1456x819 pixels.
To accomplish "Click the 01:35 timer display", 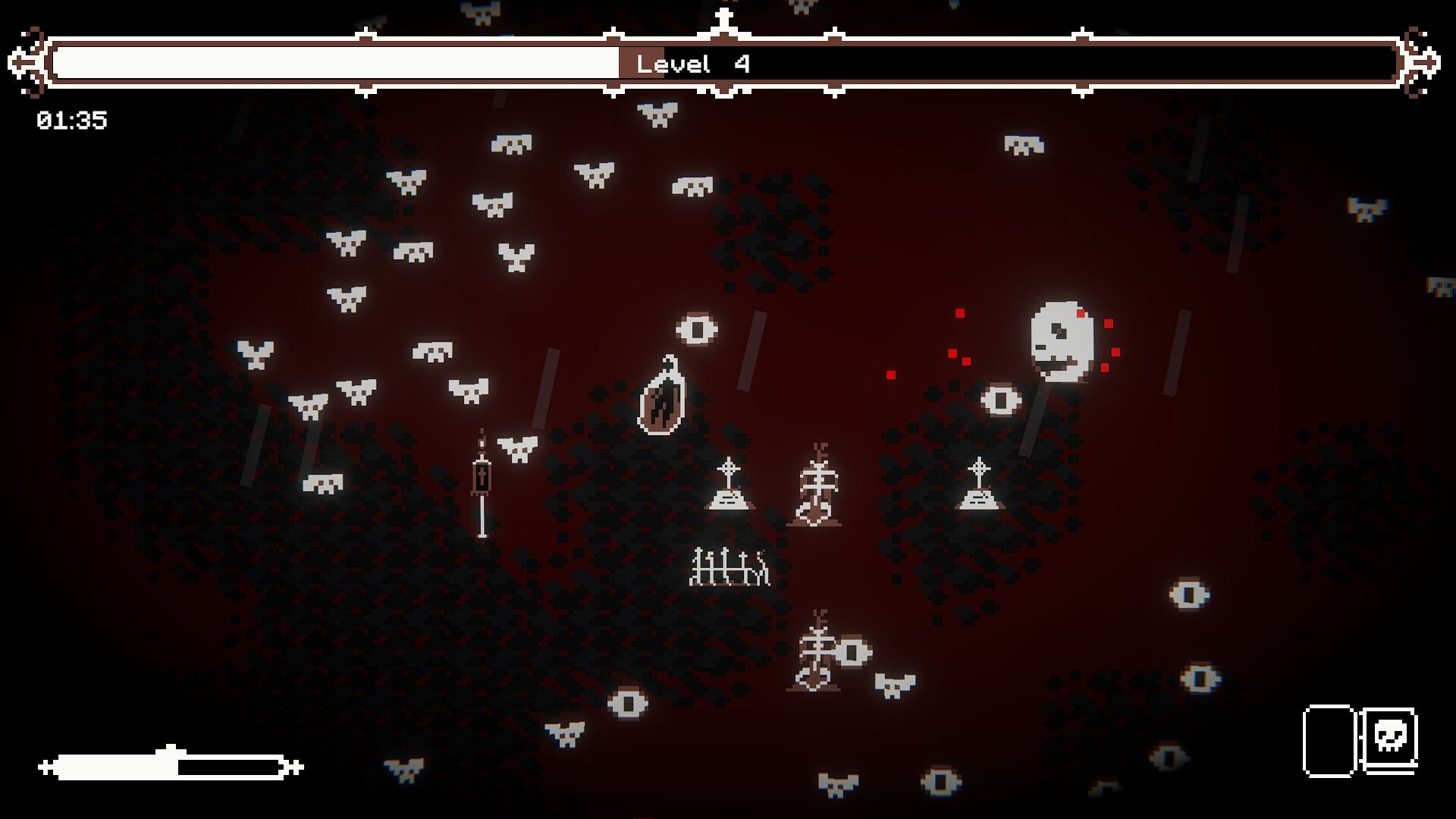I will pos(73,118).
